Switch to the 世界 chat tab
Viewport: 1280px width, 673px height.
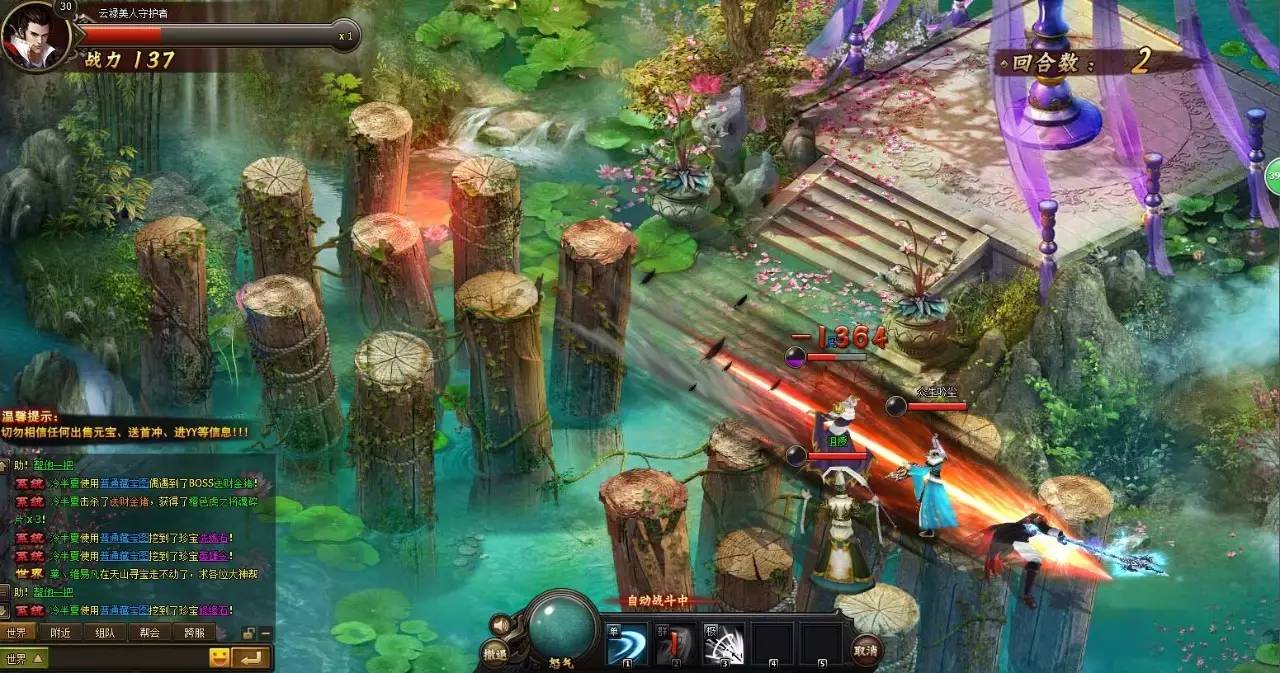(x=17, y=632)
